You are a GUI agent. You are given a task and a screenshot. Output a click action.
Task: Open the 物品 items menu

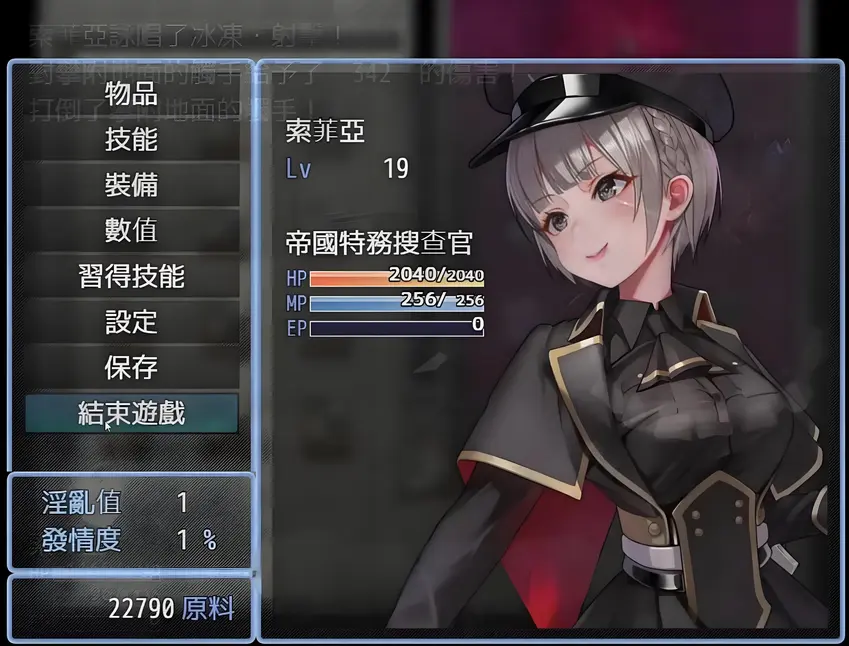131,94
